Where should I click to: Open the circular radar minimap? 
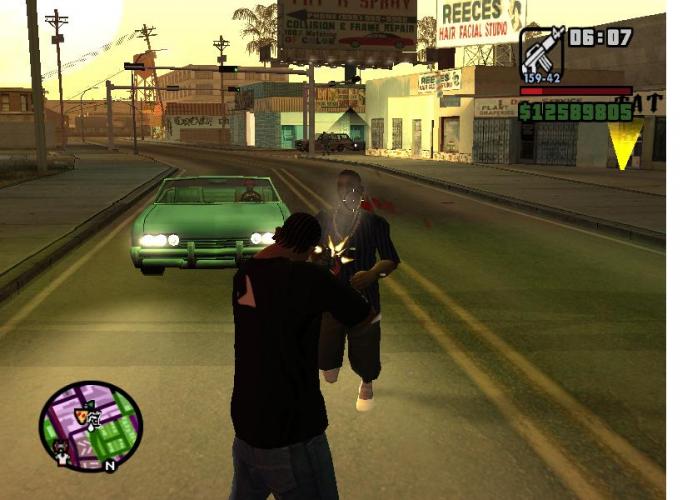(91, 427)
